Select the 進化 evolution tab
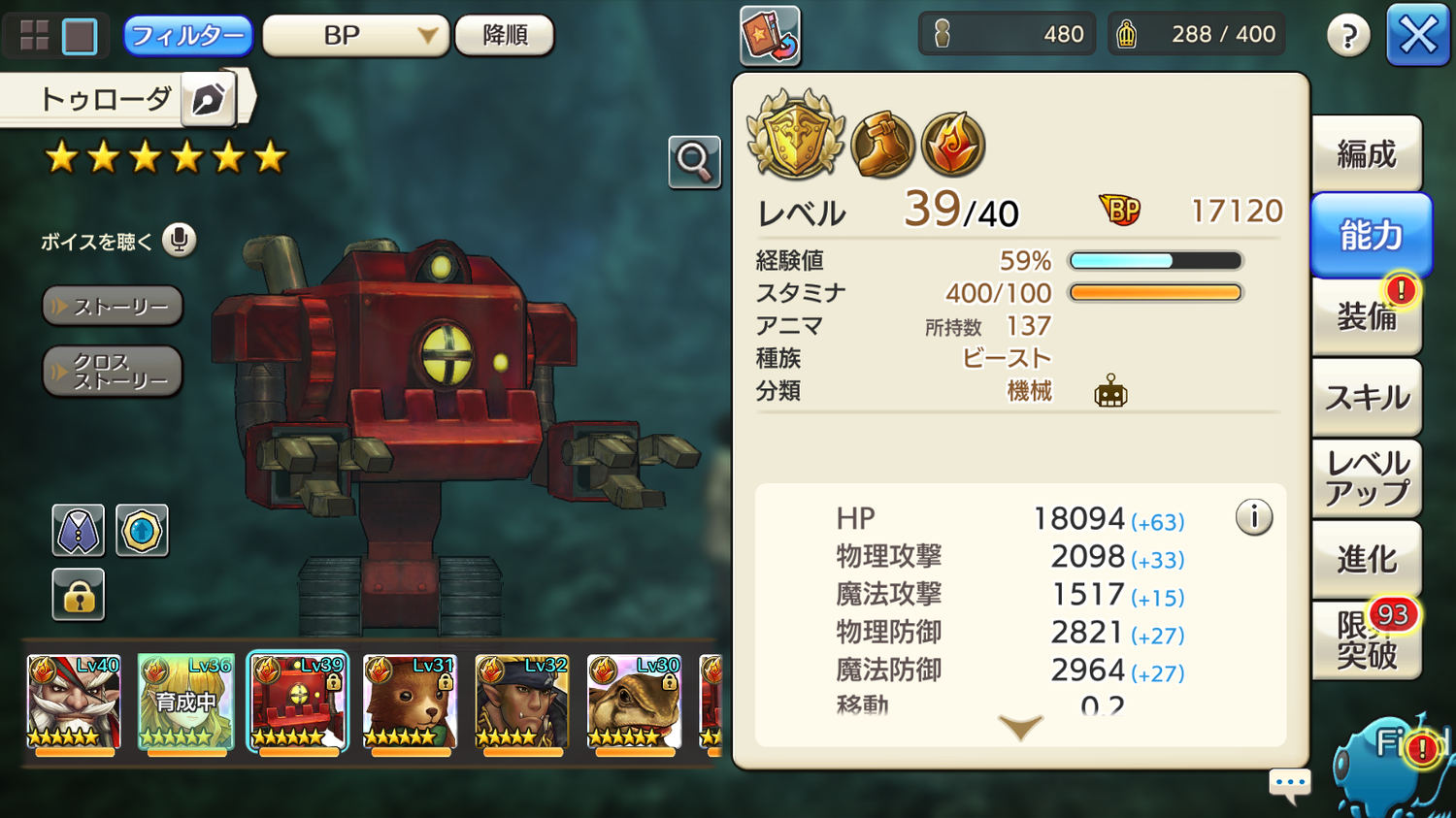The height and width of the screenshot is (818, 1456). click(1366, 559)
